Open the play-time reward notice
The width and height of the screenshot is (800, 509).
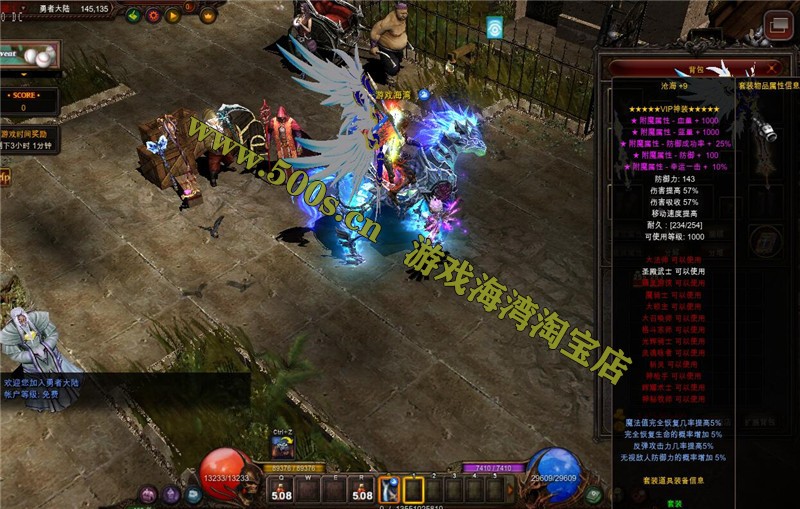28,138
